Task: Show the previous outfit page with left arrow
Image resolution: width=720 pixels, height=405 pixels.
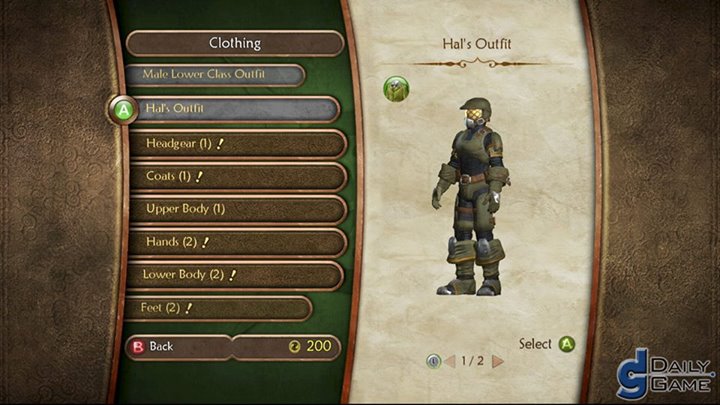Action: click(x=449, y=360)
